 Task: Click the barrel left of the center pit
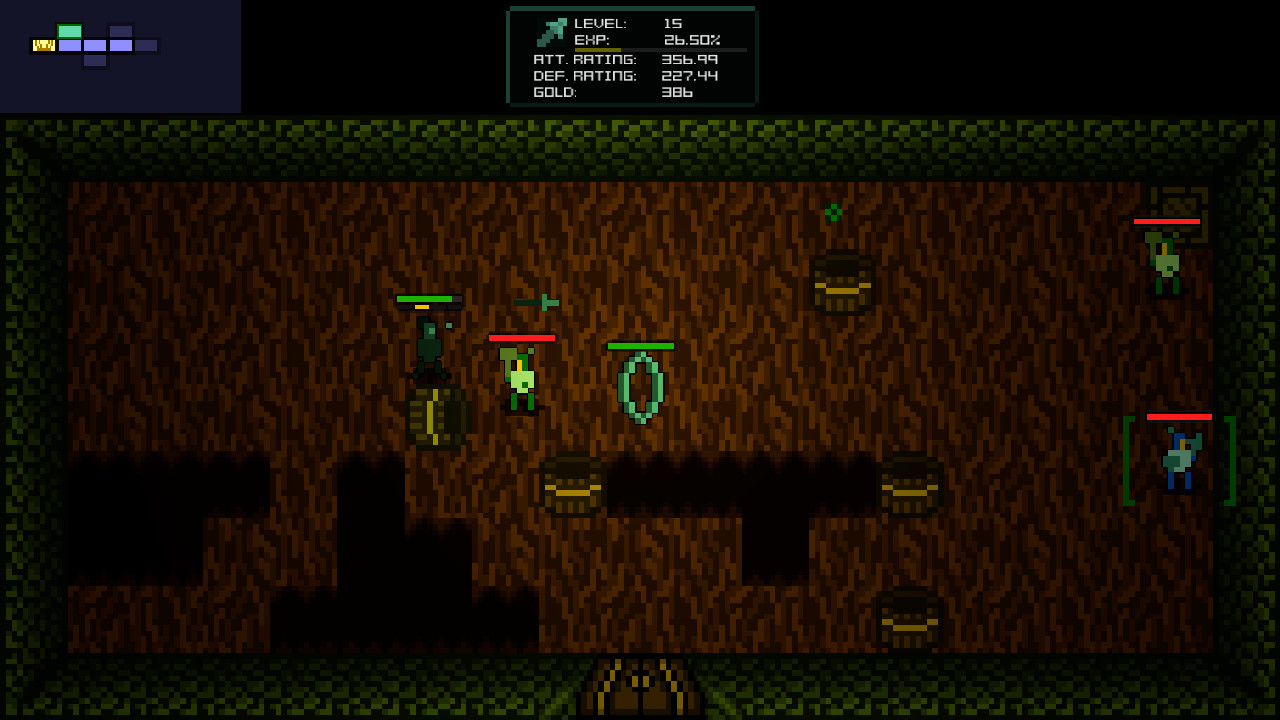tap(571, 487)
